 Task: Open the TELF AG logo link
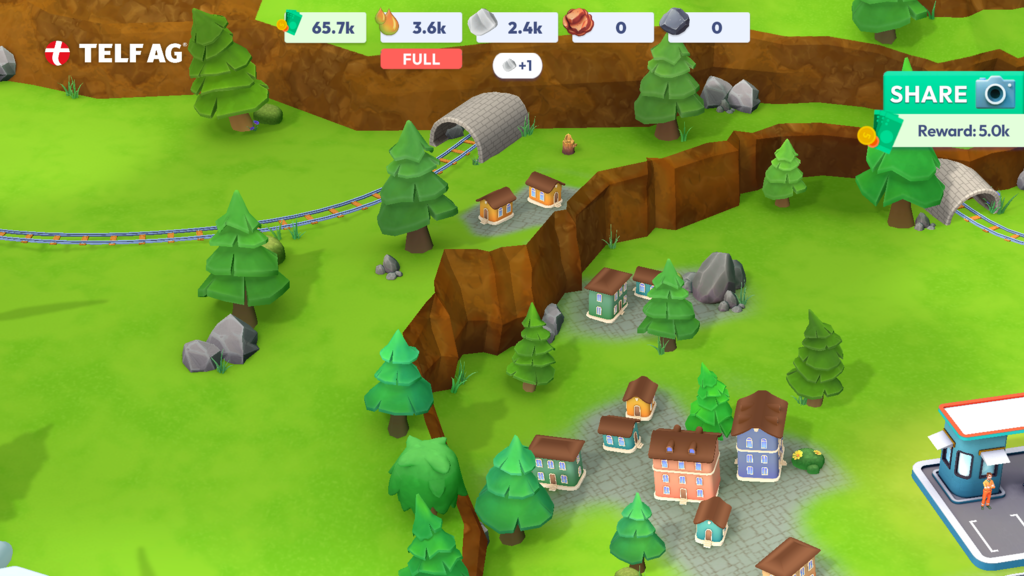(115, 54)
